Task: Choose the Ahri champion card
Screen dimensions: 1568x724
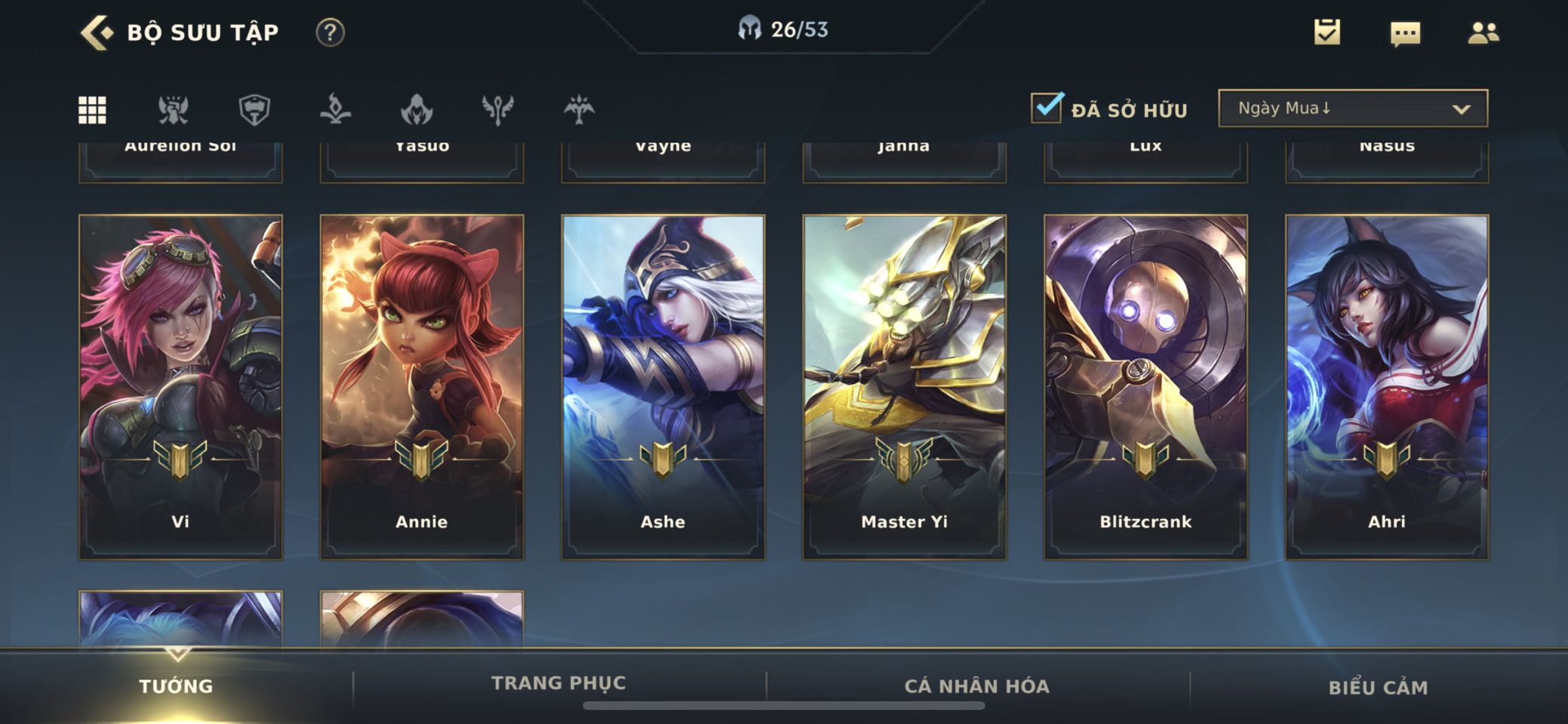Action: (1387, 387)
